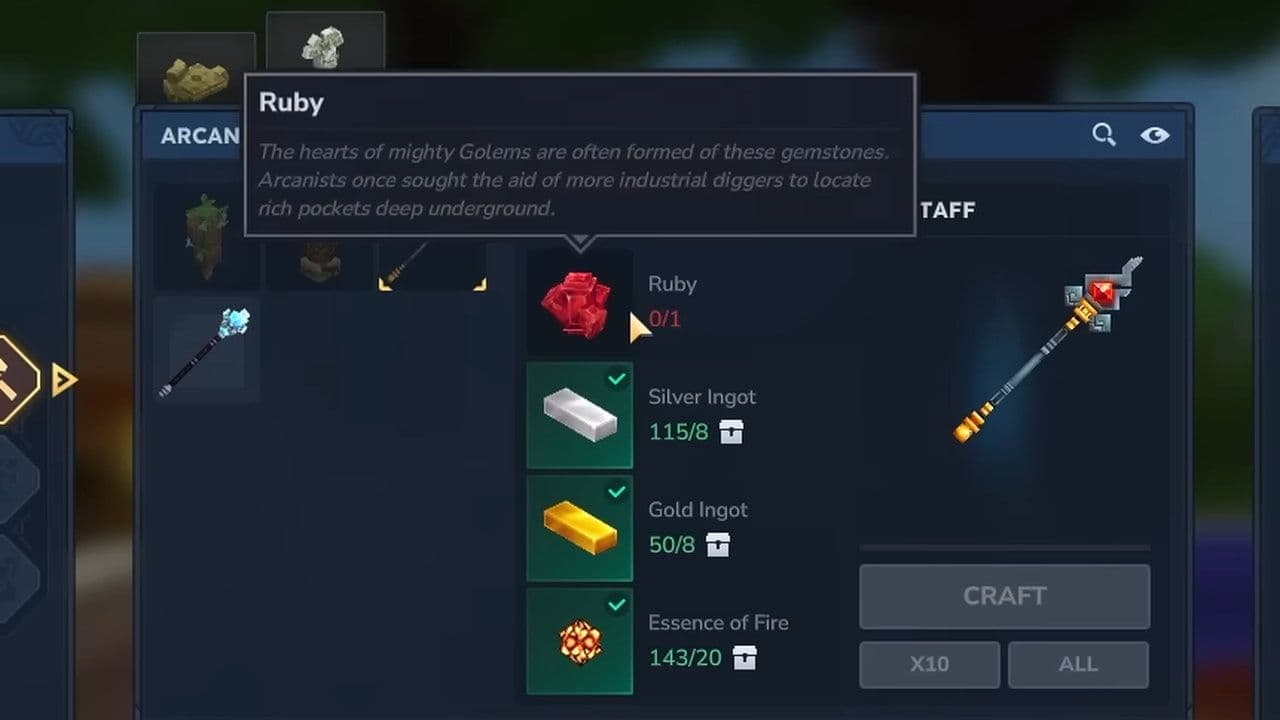
Task: Switch to the ARCAN tab
Action: tap(199, 136)
